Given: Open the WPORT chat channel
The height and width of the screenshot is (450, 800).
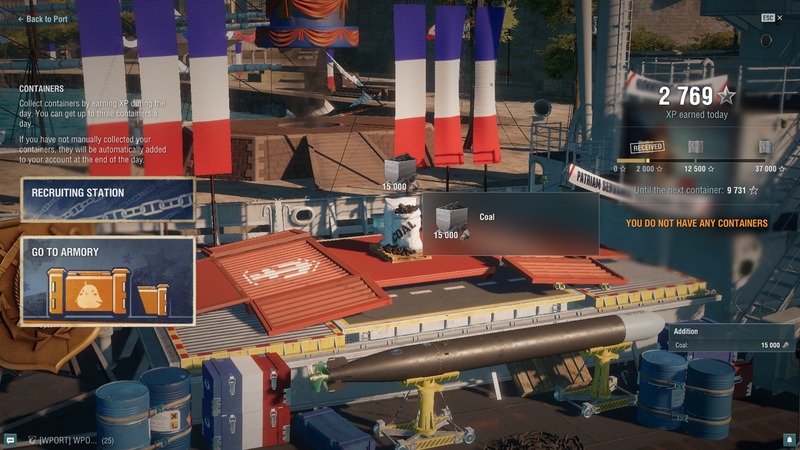Looking at the screenshot, I should click(68, 440).
